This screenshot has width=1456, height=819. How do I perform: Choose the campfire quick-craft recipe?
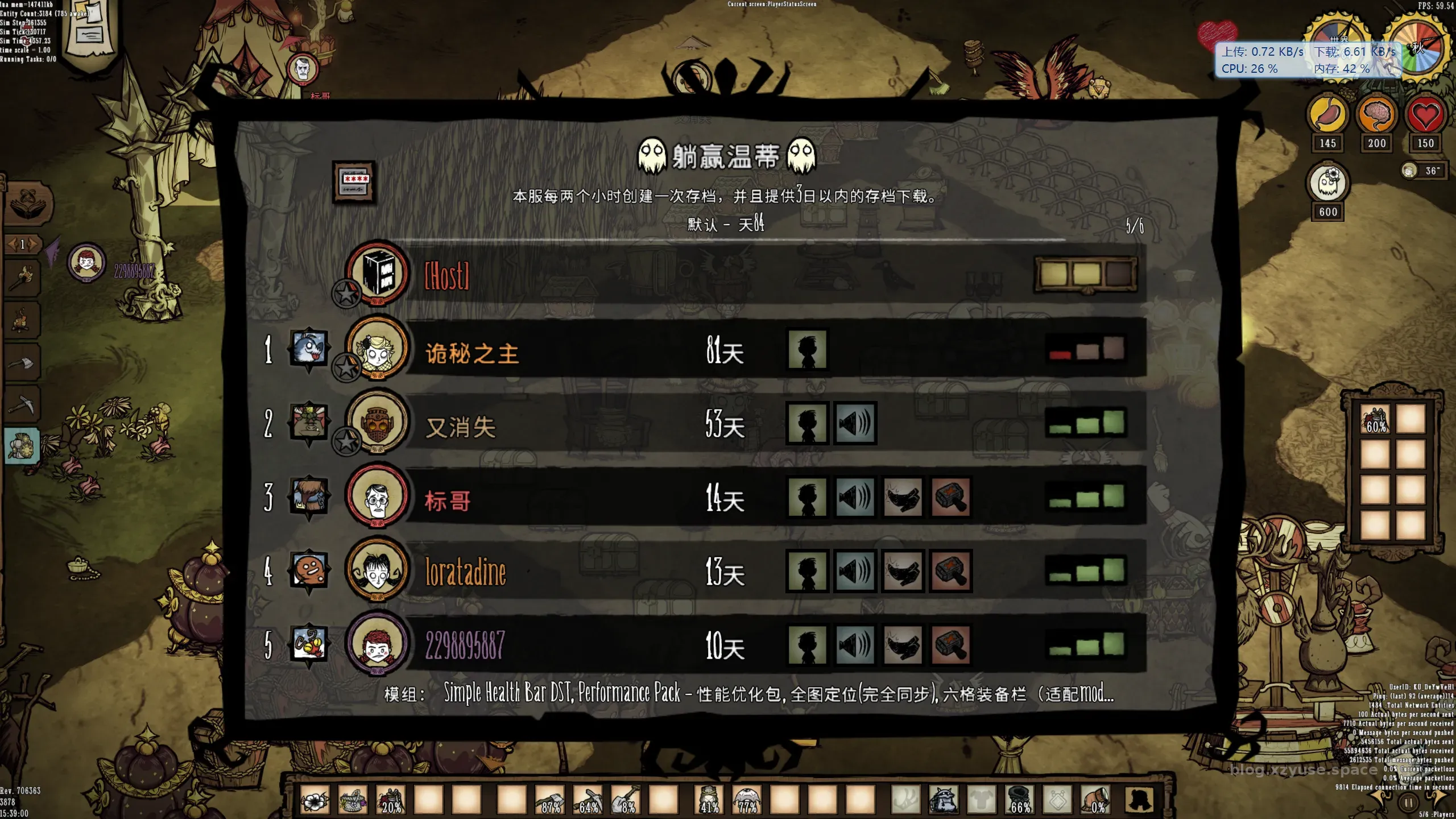23,320
